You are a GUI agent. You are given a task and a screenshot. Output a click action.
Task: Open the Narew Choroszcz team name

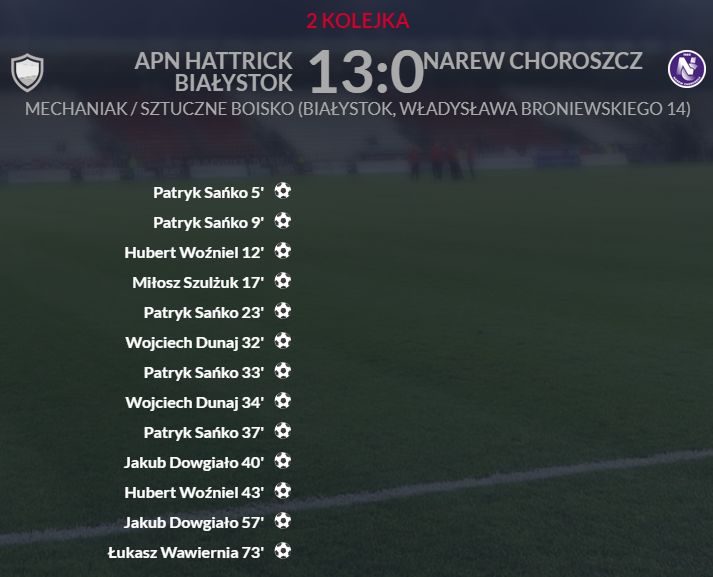pos(533,61)
